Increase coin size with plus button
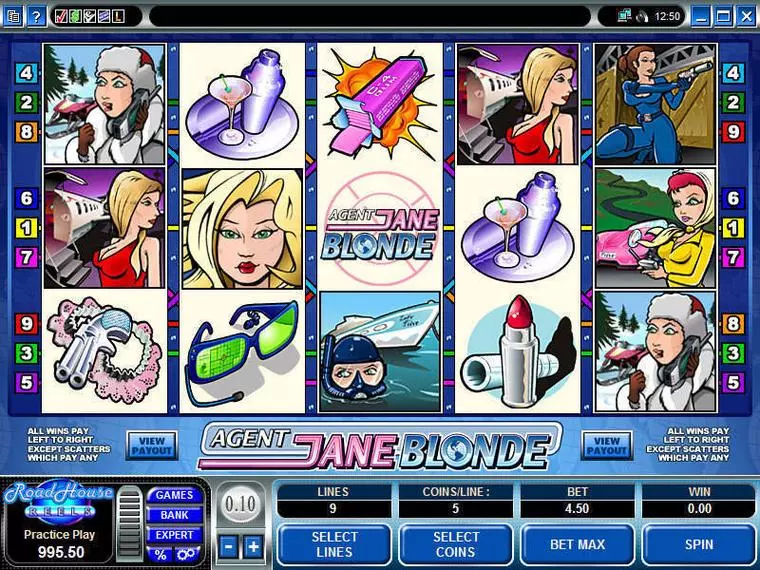 click(x=253, y=546)
